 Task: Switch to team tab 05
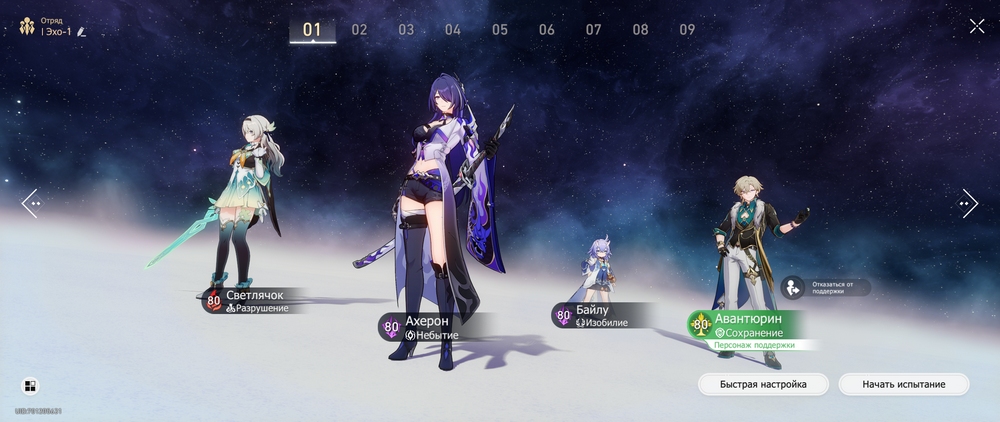[x=500, y=30]
